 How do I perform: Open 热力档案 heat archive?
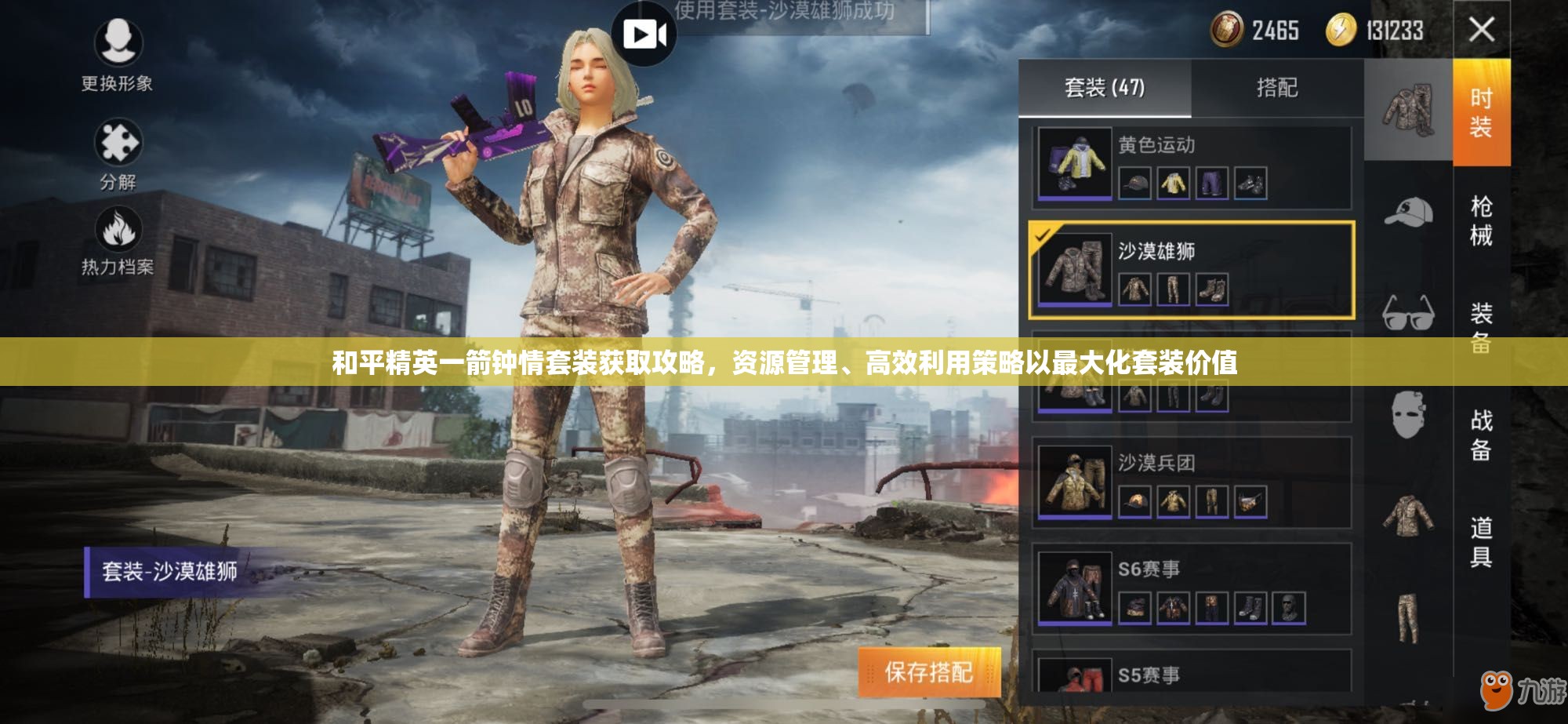118,241
